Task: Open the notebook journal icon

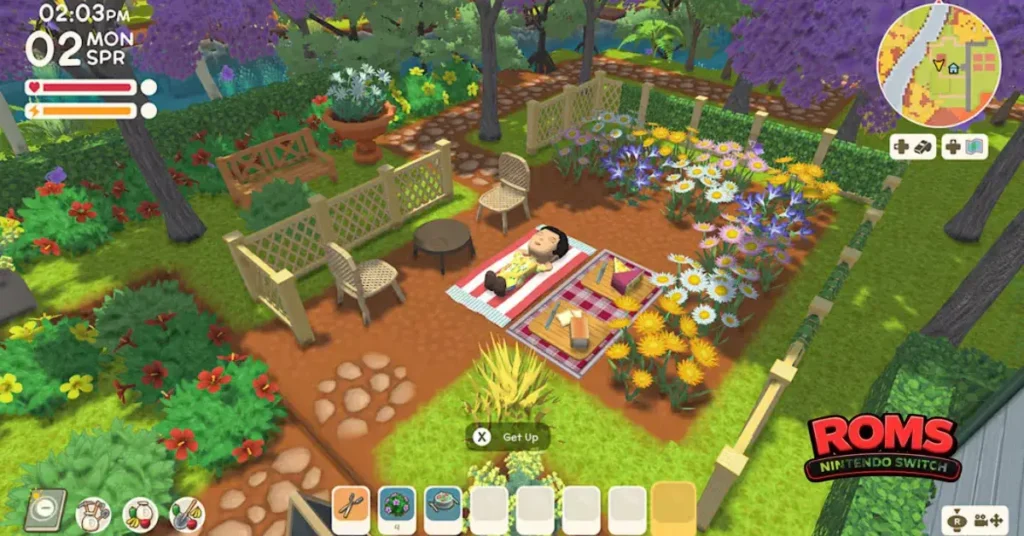Action: point(45,509)
